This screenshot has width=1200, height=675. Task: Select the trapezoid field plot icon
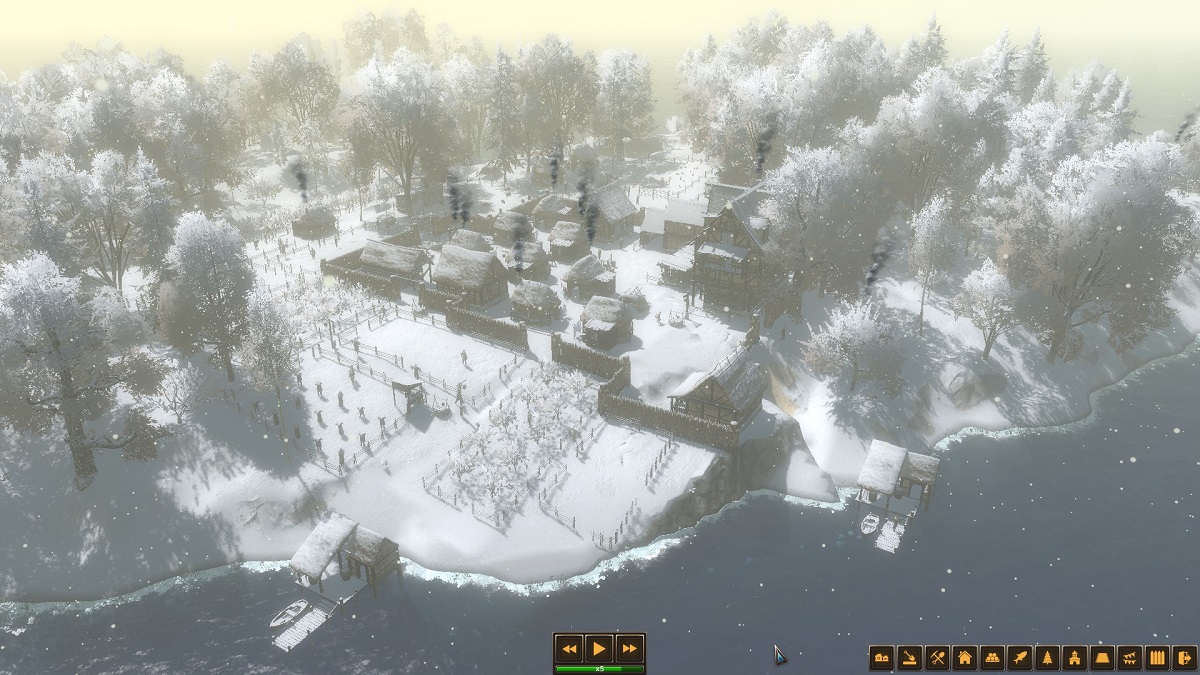point(1103,657)
